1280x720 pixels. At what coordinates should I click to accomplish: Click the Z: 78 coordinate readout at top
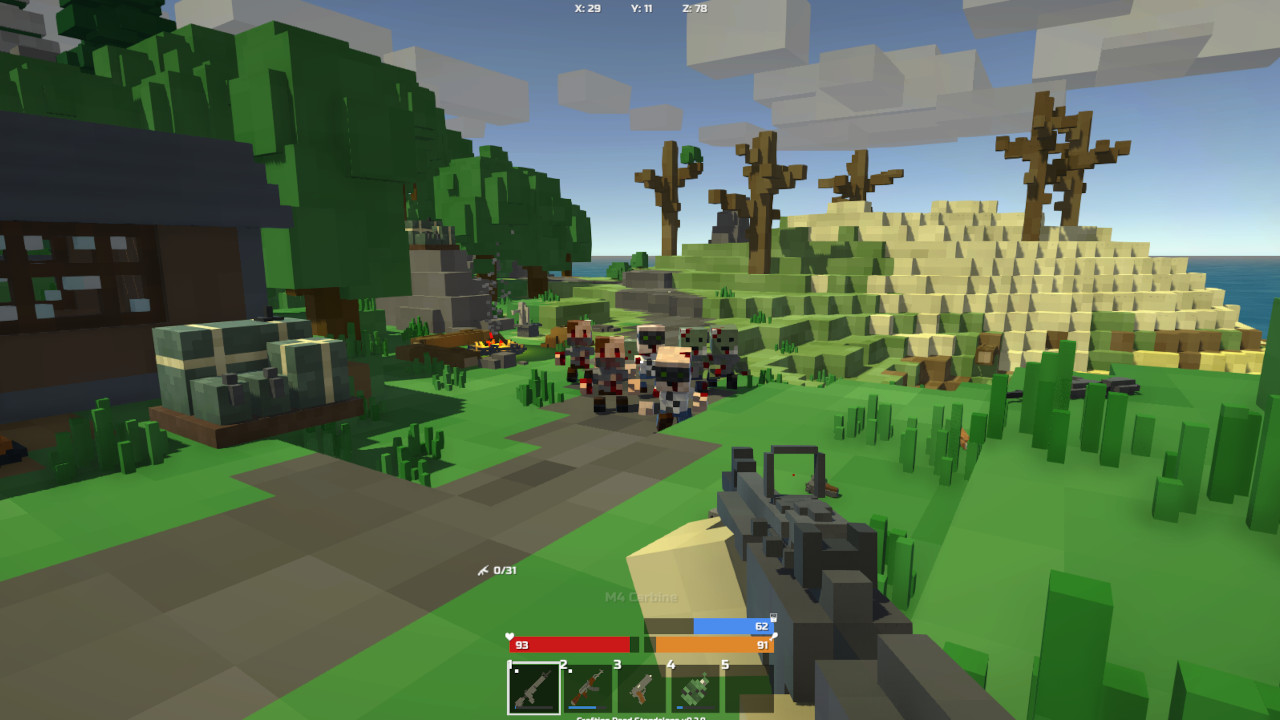[x=695, y=8]
